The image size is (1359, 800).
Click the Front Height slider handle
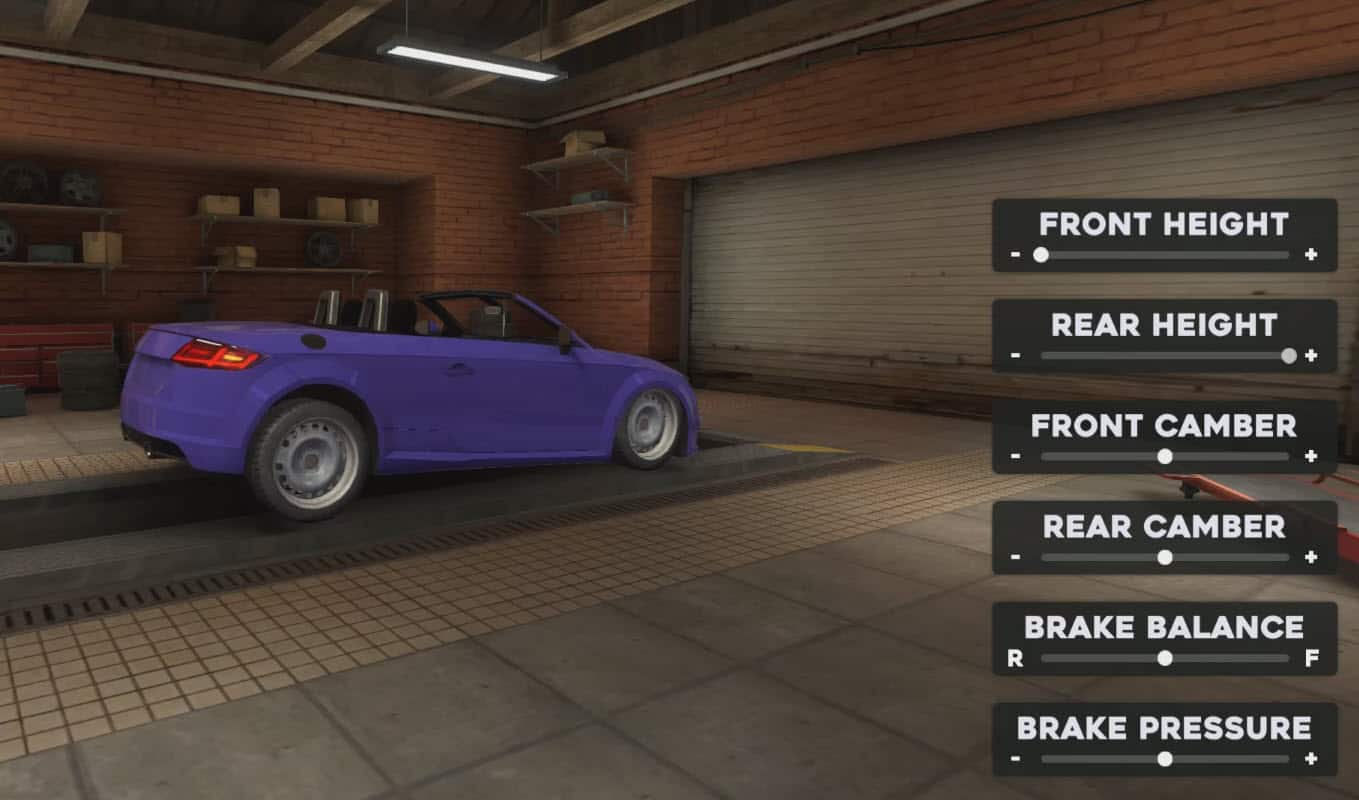point(1041,255)
